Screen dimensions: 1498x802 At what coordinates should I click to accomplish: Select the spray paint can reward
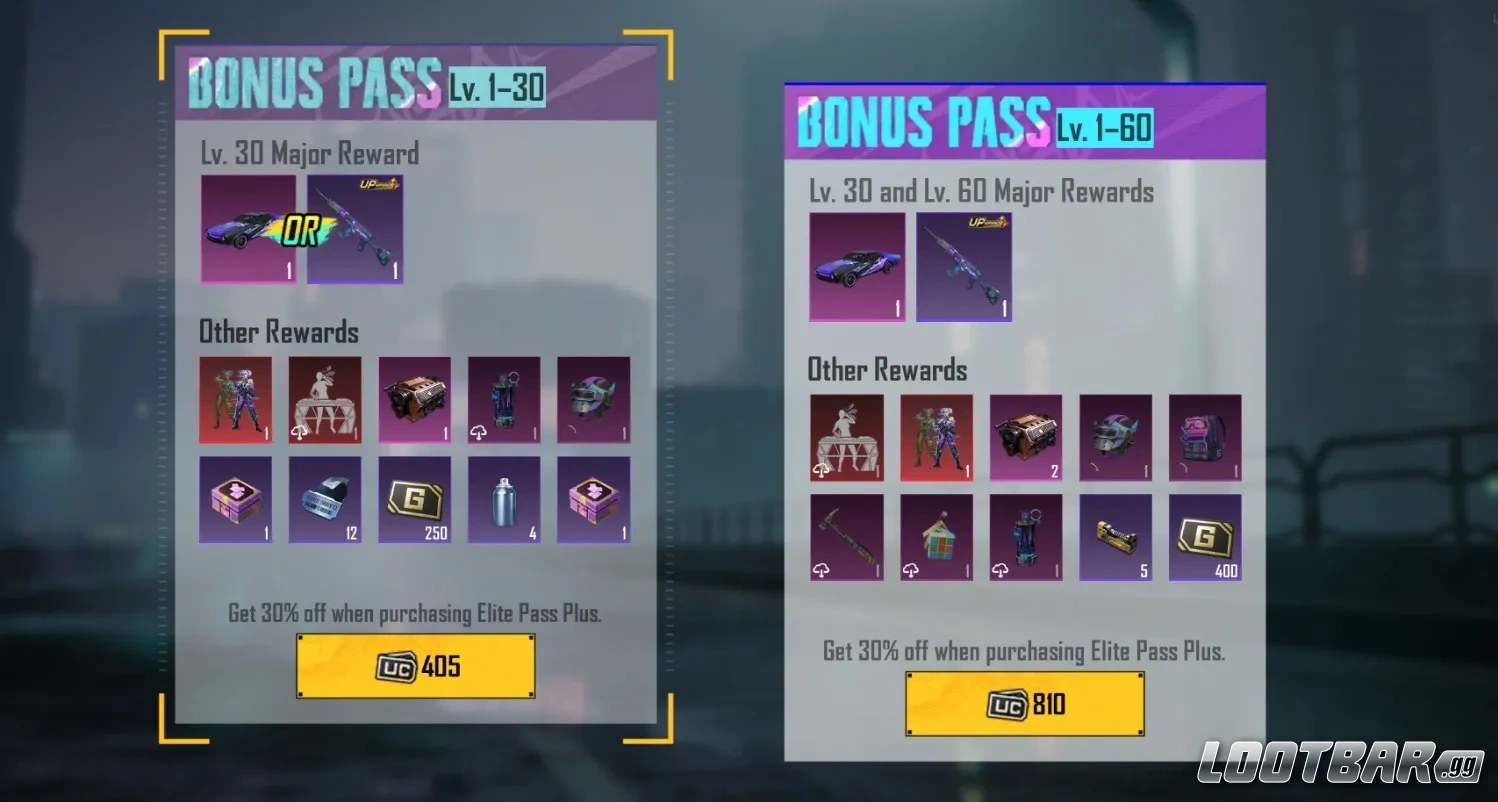505,500
